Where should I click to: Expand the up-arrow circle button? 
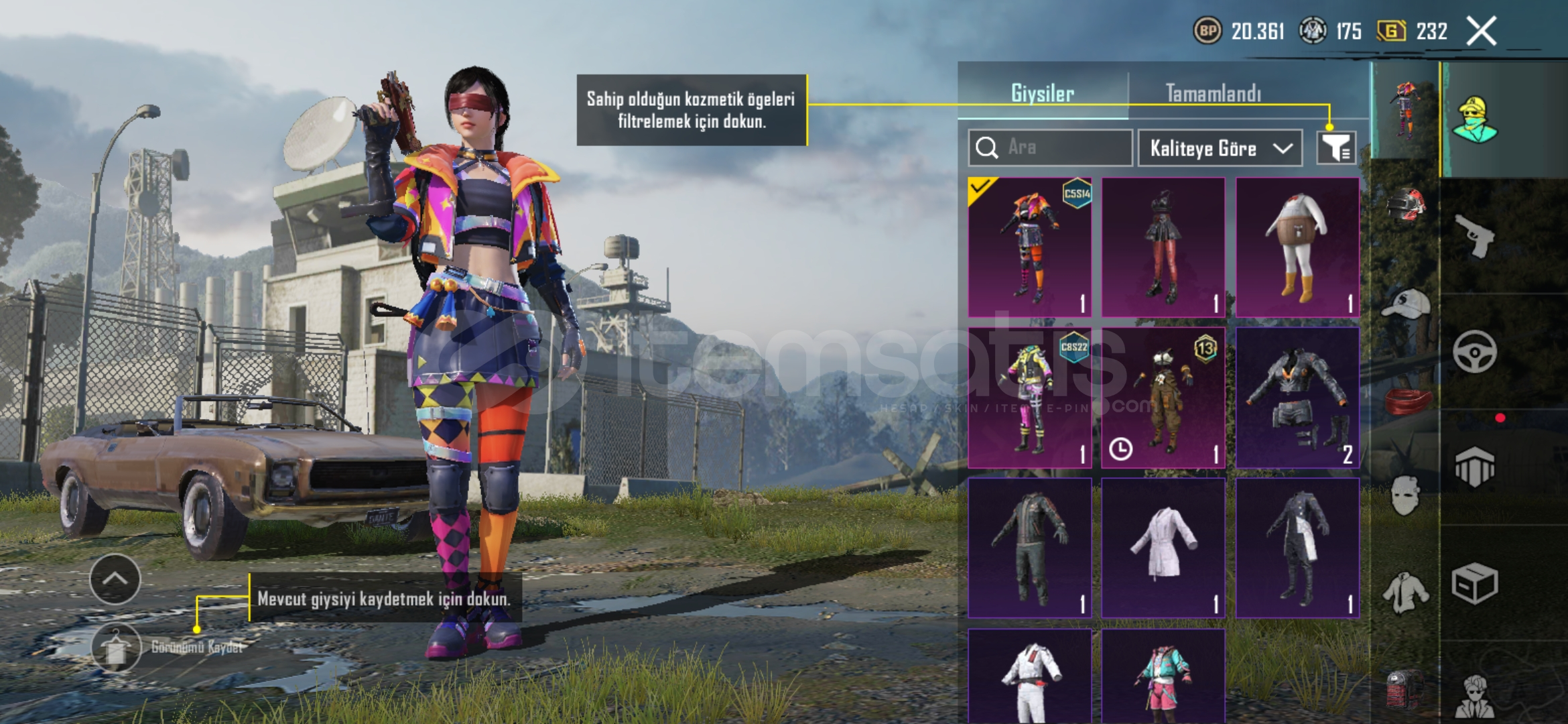point(115,579)
